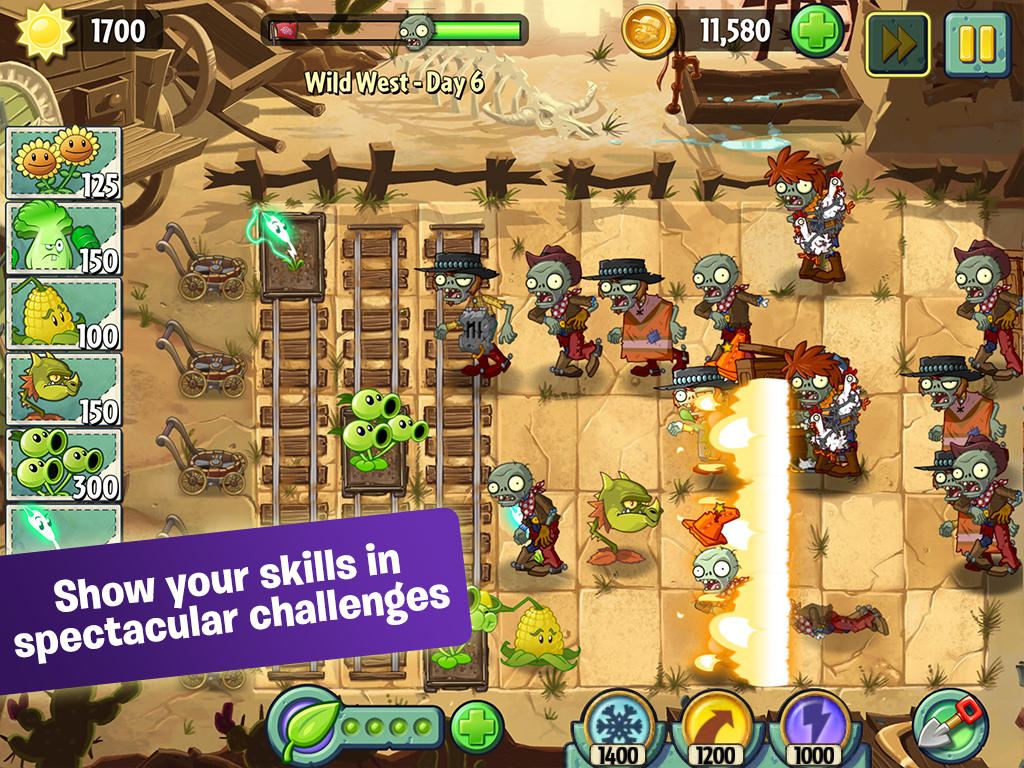This screenshot has height=768, width=1024.
Task: Select the Twin Sunflower seed packet
Action: point(64,162)
